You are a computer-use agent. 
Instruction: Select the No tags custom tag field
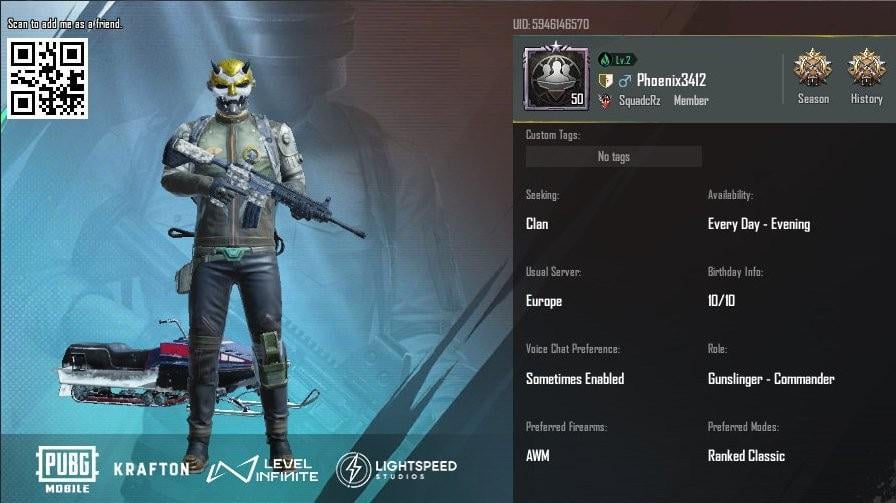(613, 157)
